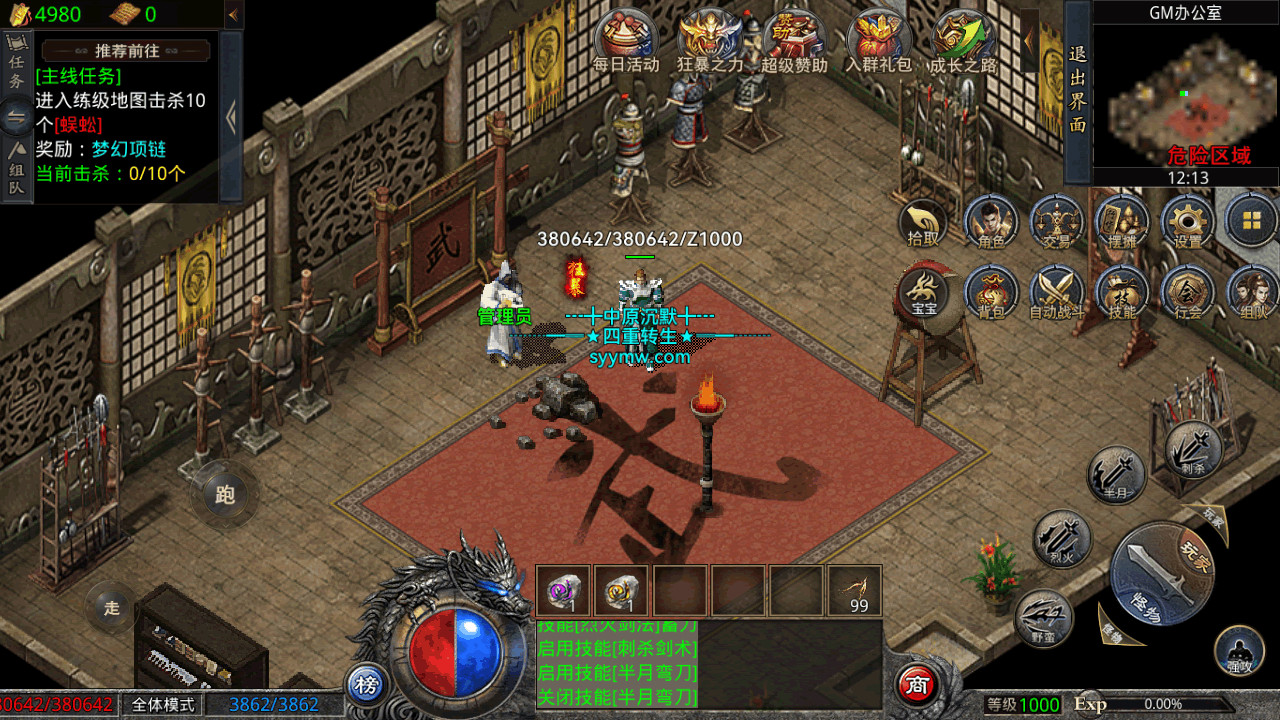Screen dimensions: 1280x720
Task: Activate the 烈火 flame sword skill
Action: tap(1061, 538)
